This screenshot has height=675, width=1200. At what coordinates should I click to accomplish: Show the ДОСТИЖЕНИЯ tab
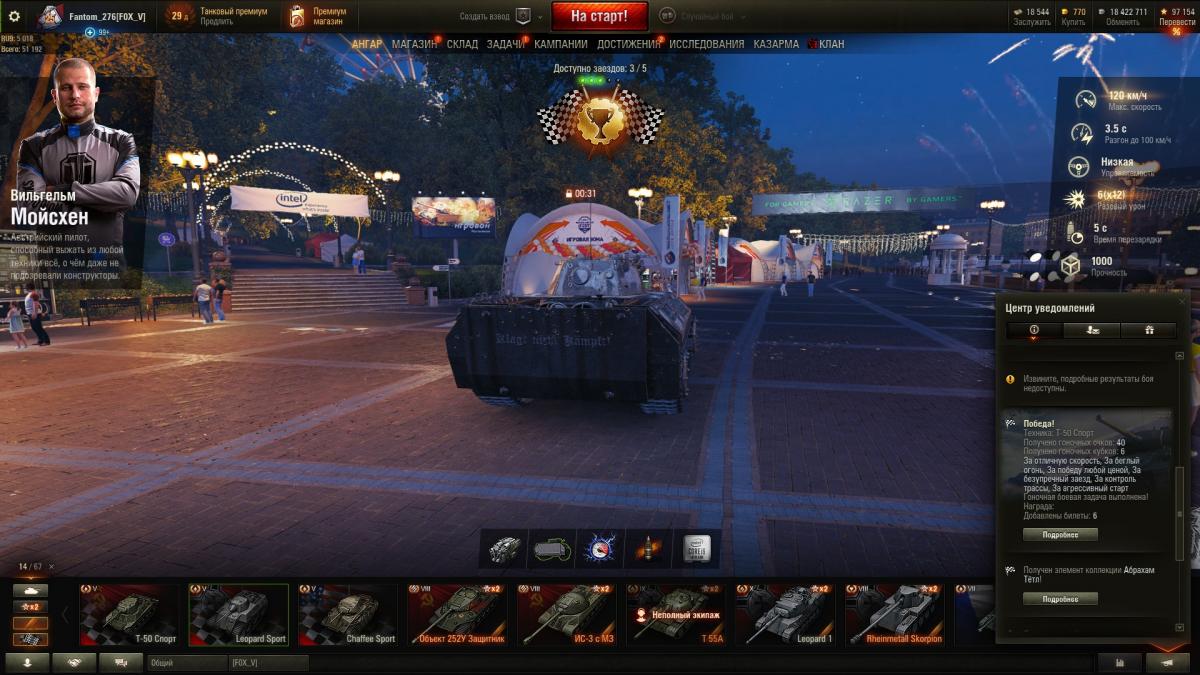[628, 44]
